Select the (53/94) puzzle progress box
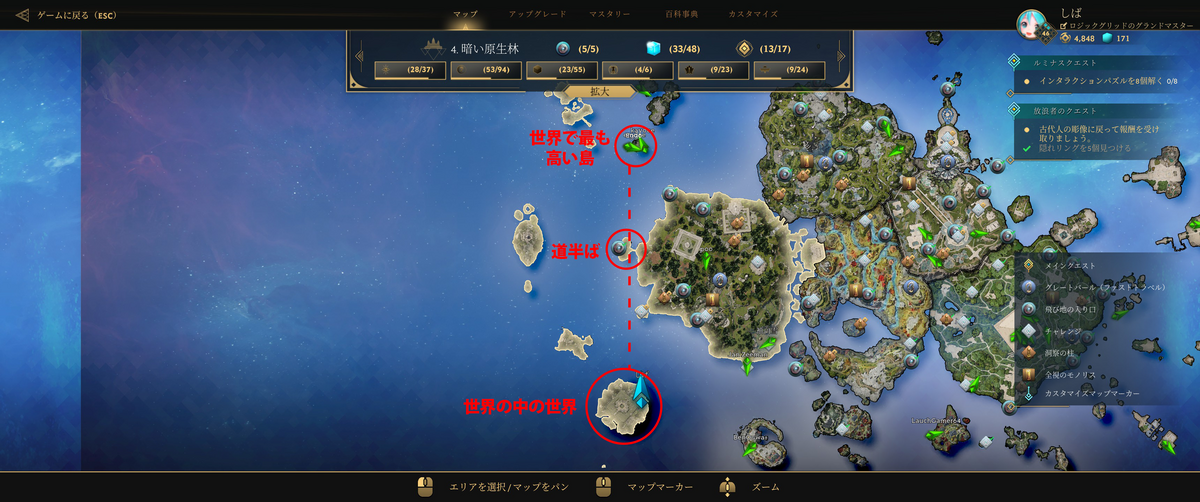Screen dimensions: 1200x502 (x=485, y=70)
